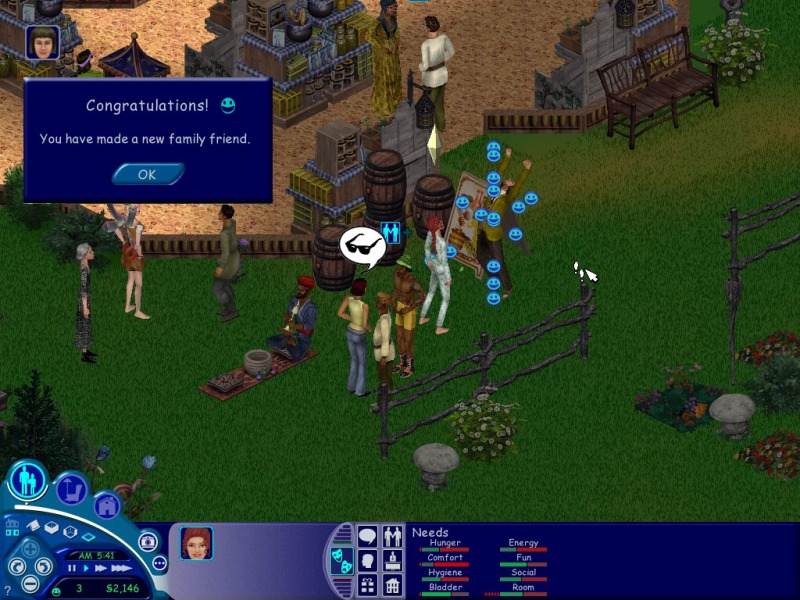Viewport: 800px width, 600px height.
Task: Zoom out with the minus button
Action: point(31,584)
